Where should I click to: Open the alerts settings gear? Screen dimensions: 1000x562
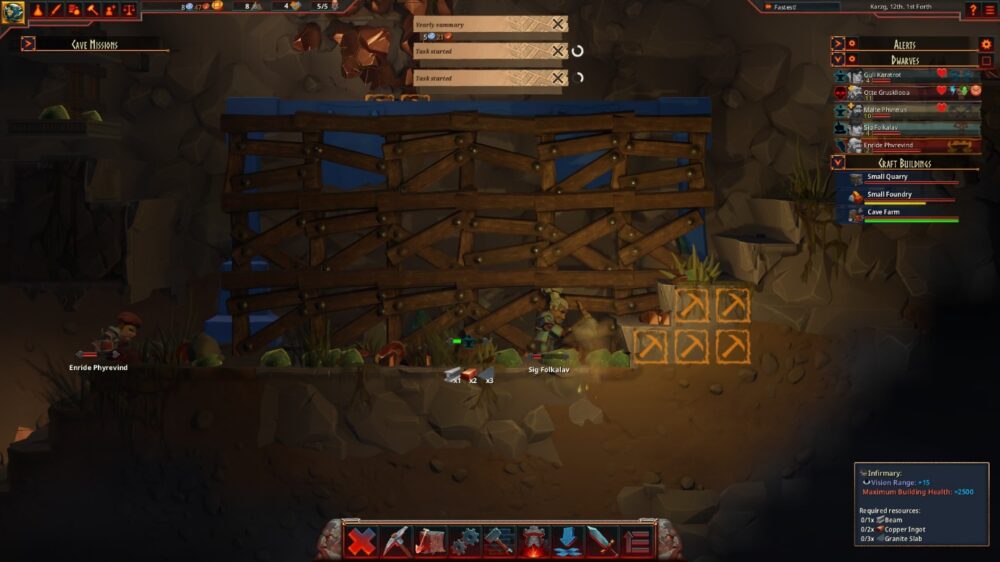(x=986, y=44)
